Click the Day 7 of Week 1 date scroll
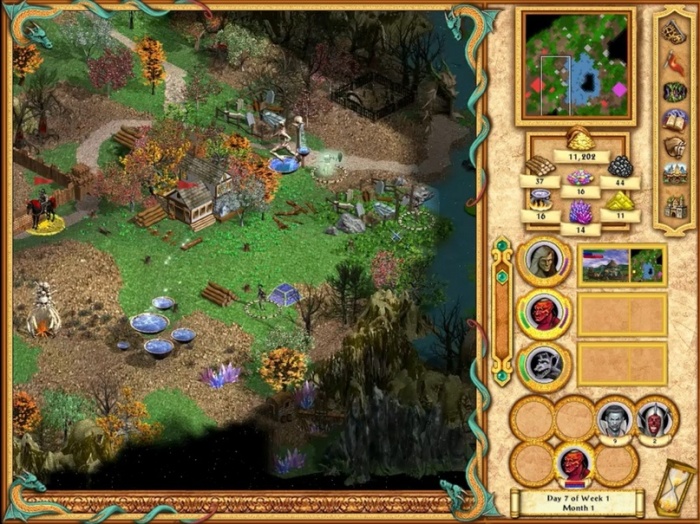Screen dimensions: 700x524 pos(580,503)
